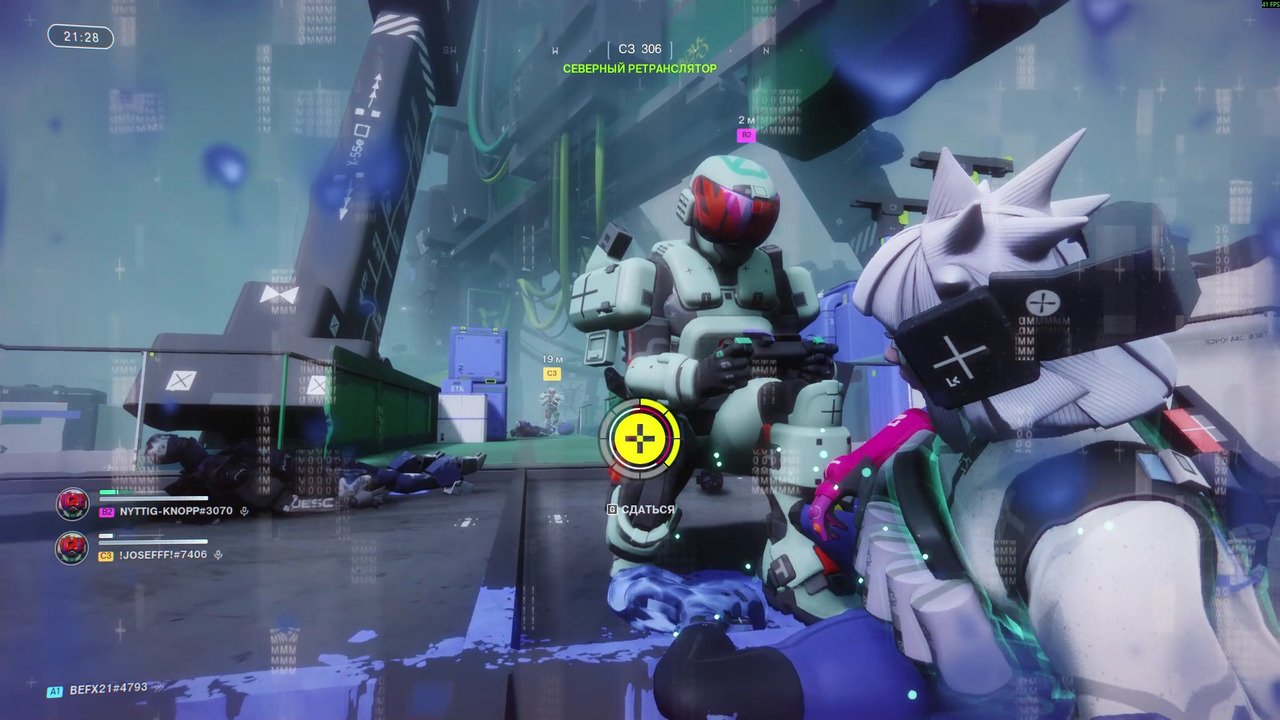Select NYTTIG-KNOPP#3070 teammate portrait
Image resolution: width=1280 pixels, height=720 pixels.
click(x=73, y=503)
